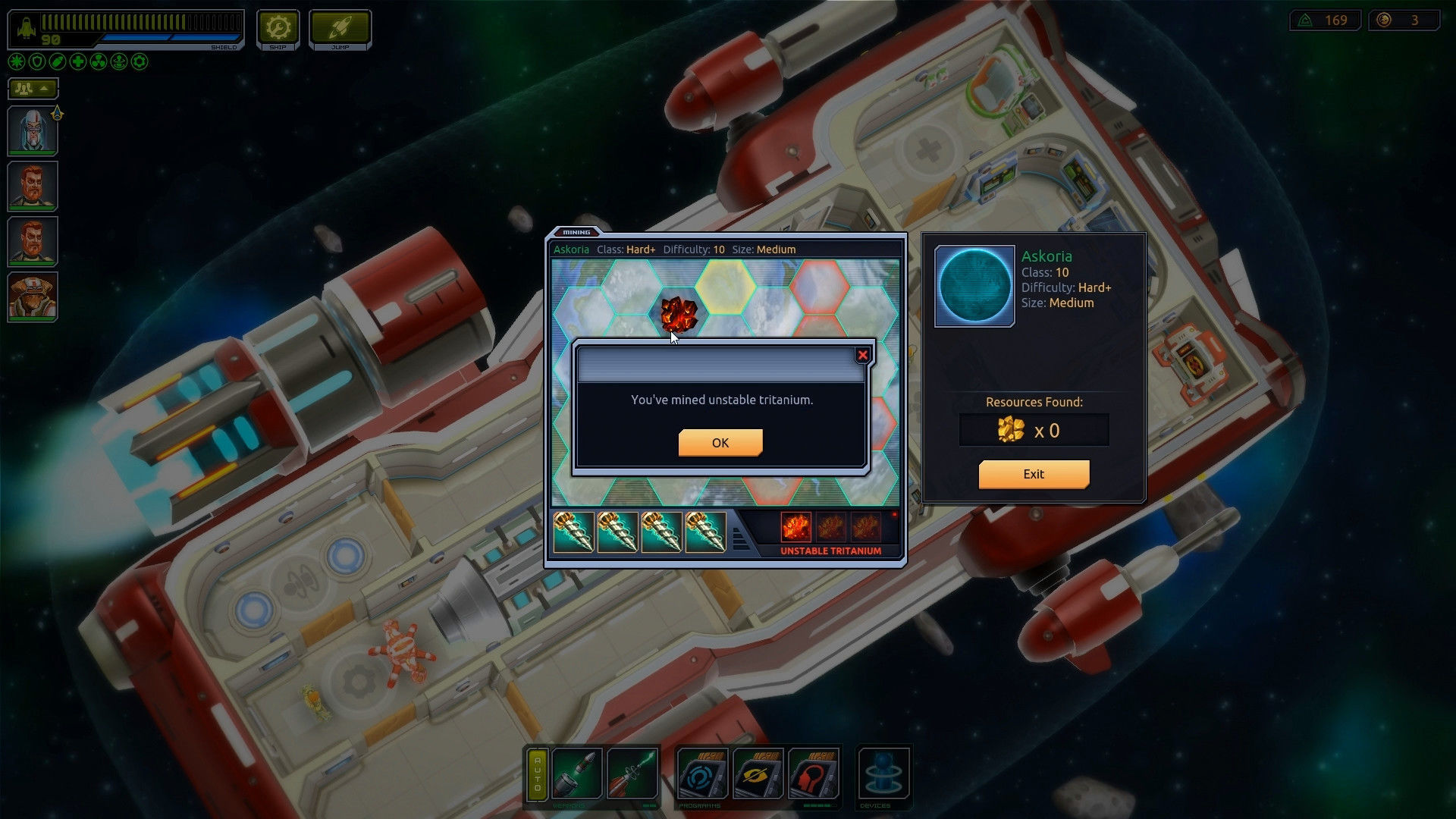Select the yellow highlighted hex tile
Screen dimensions: 1456x819
coord(726,284)
